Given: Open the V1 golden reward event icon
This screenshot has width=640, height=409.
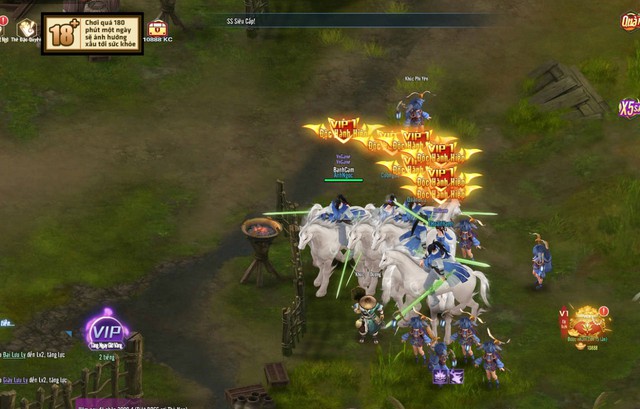Looking at the screenshot, I should (588, 322).
